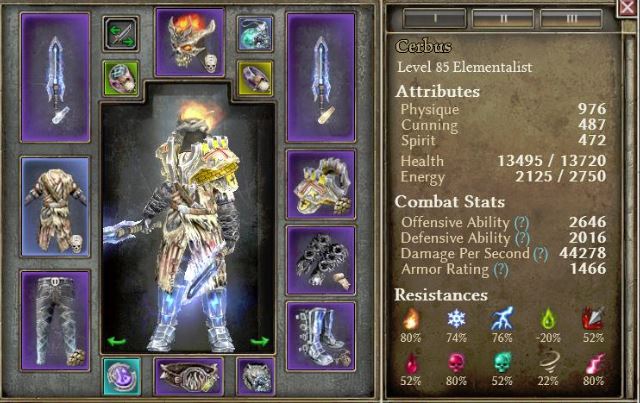Click the tattered chest armor slot
640x403 pixels.
pos(55,206)
